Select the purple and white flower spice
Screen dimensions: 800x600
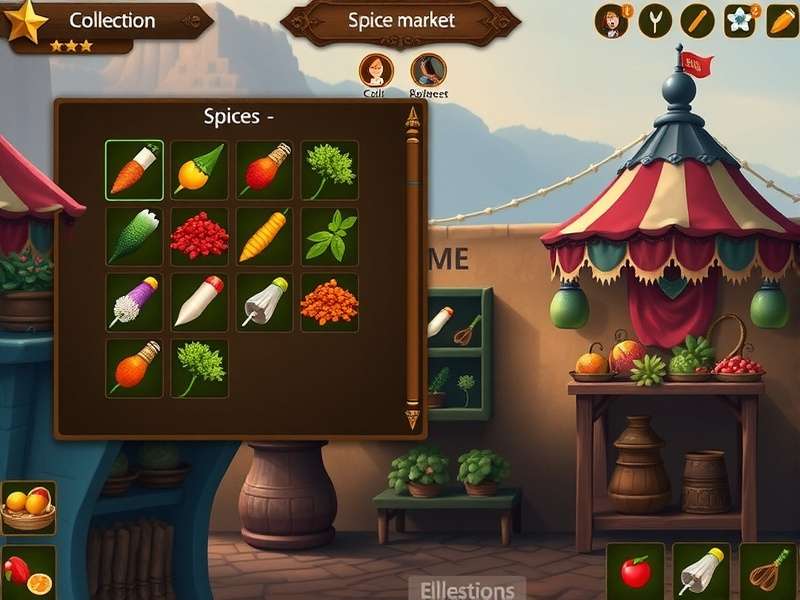click(x=134, y=302)
